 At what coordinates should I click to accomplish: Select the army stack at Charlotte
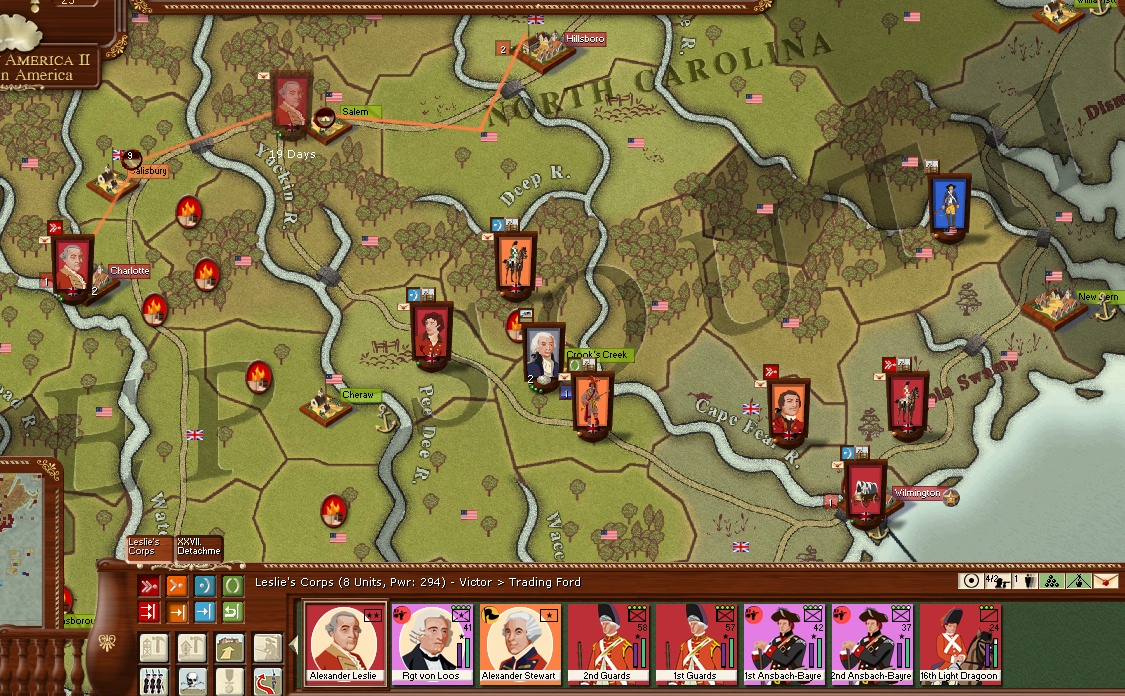click(x=72, y=263)
